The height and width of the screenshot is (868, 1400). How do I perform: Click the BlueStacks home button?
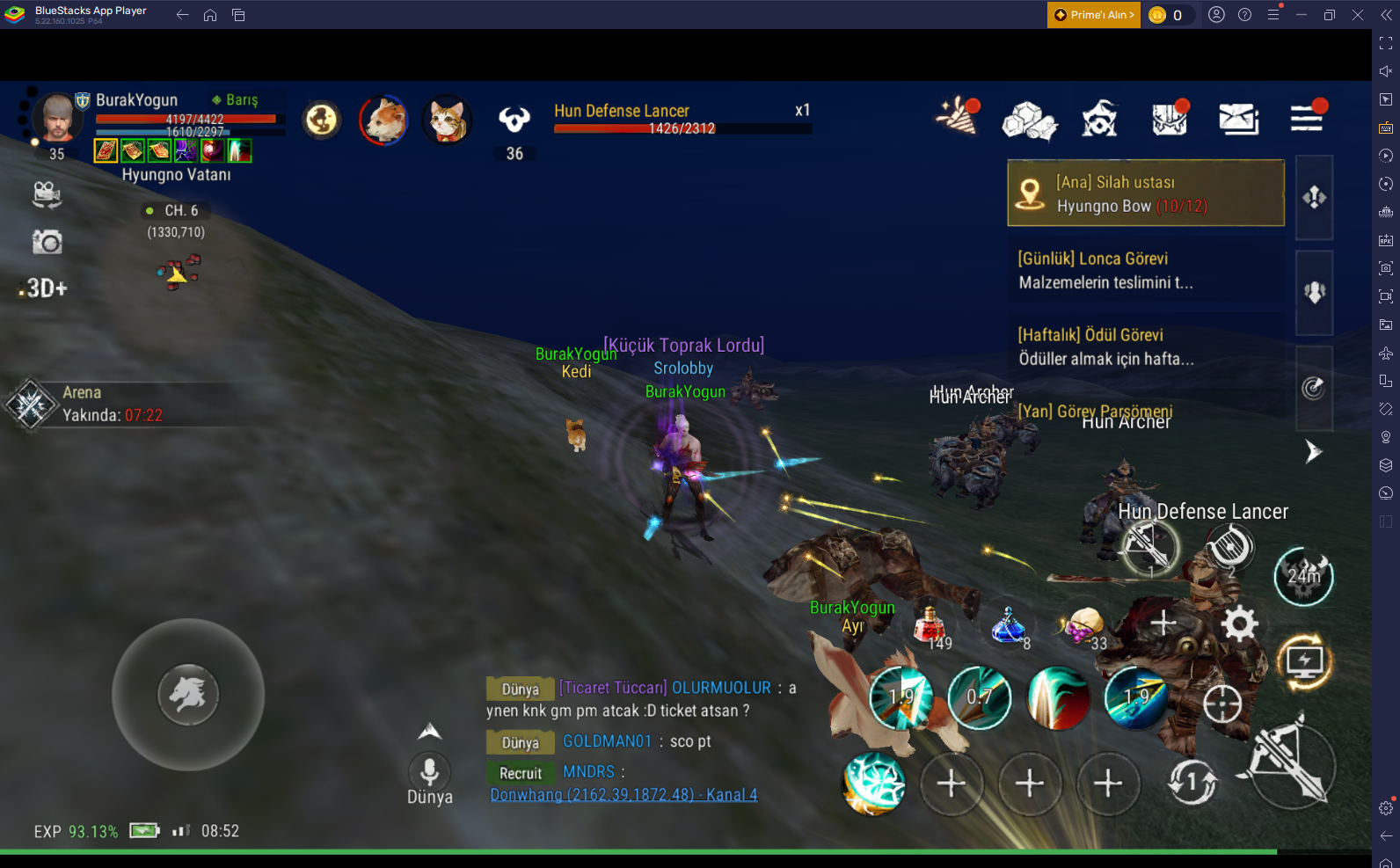pos(210,15)
